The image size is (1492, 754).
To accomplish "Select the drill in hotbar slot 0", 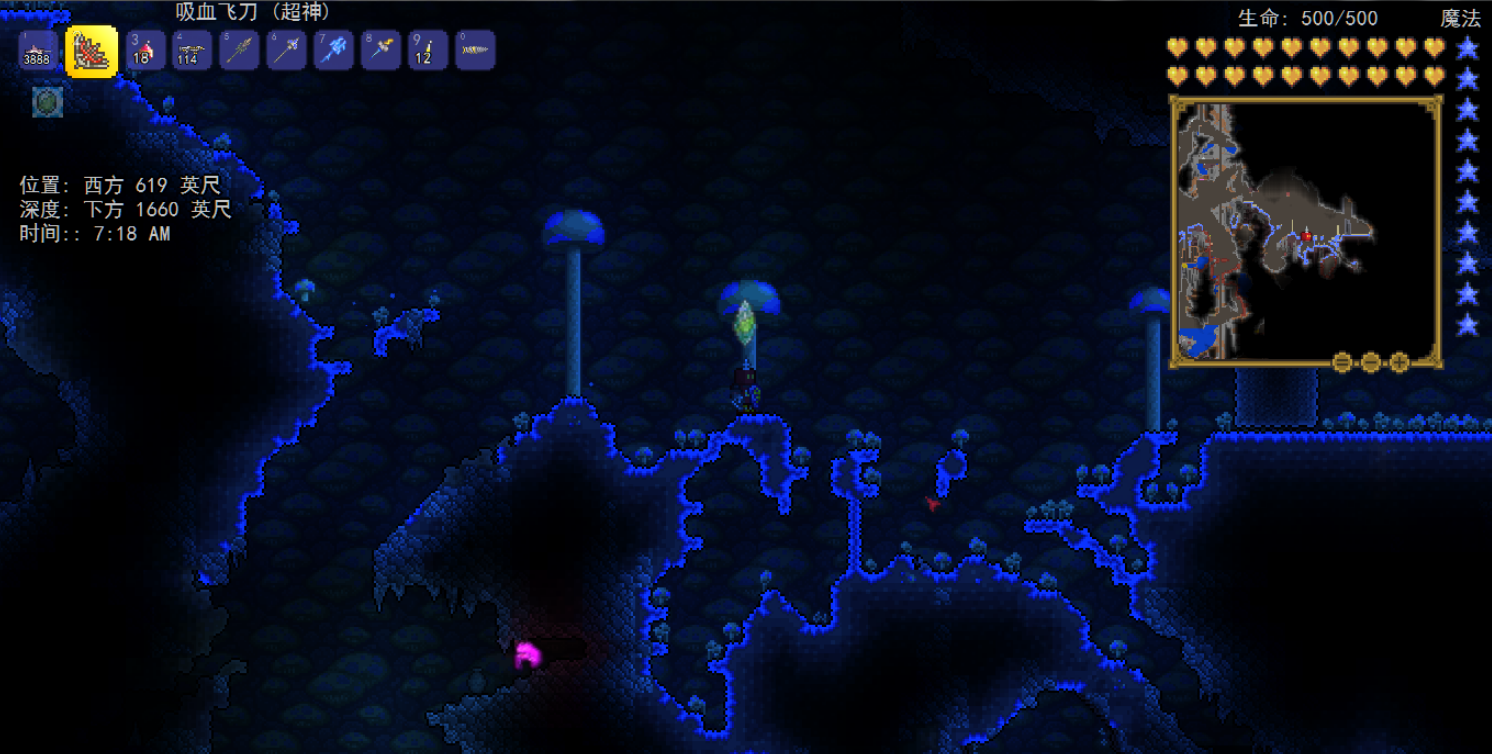I will click(x=475, y=51).
